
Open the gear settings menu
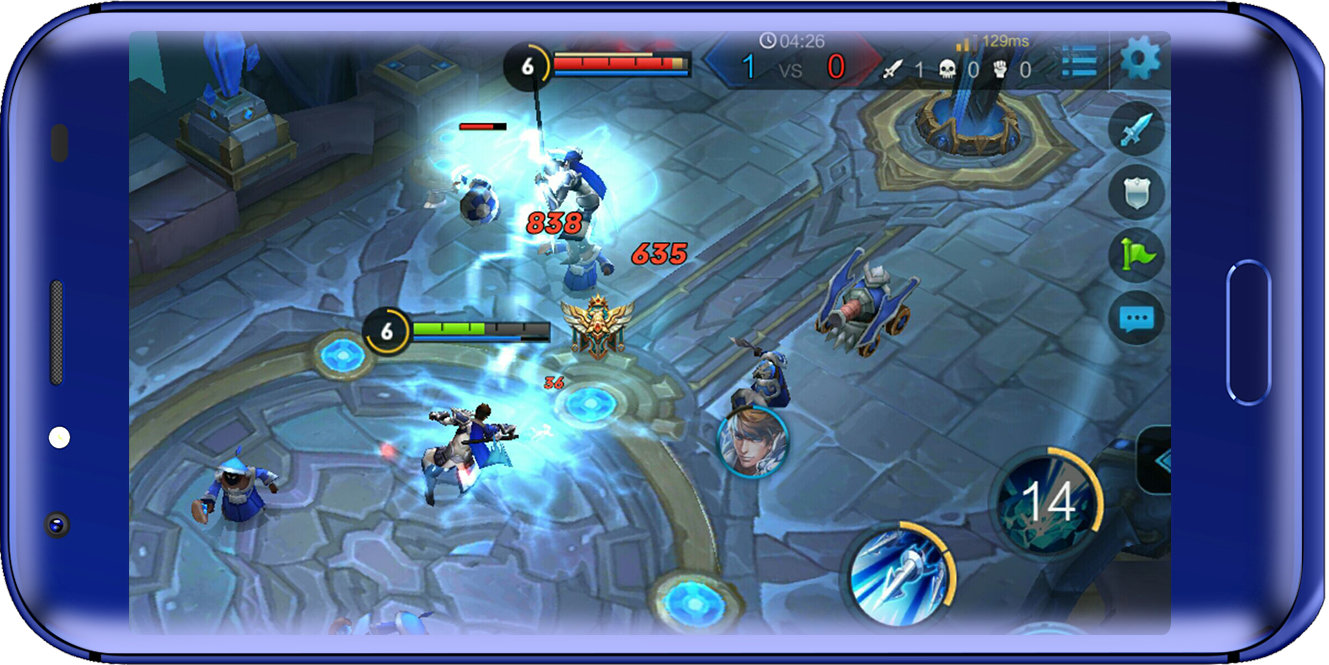pyautogui.click(x=1140, y=60)
